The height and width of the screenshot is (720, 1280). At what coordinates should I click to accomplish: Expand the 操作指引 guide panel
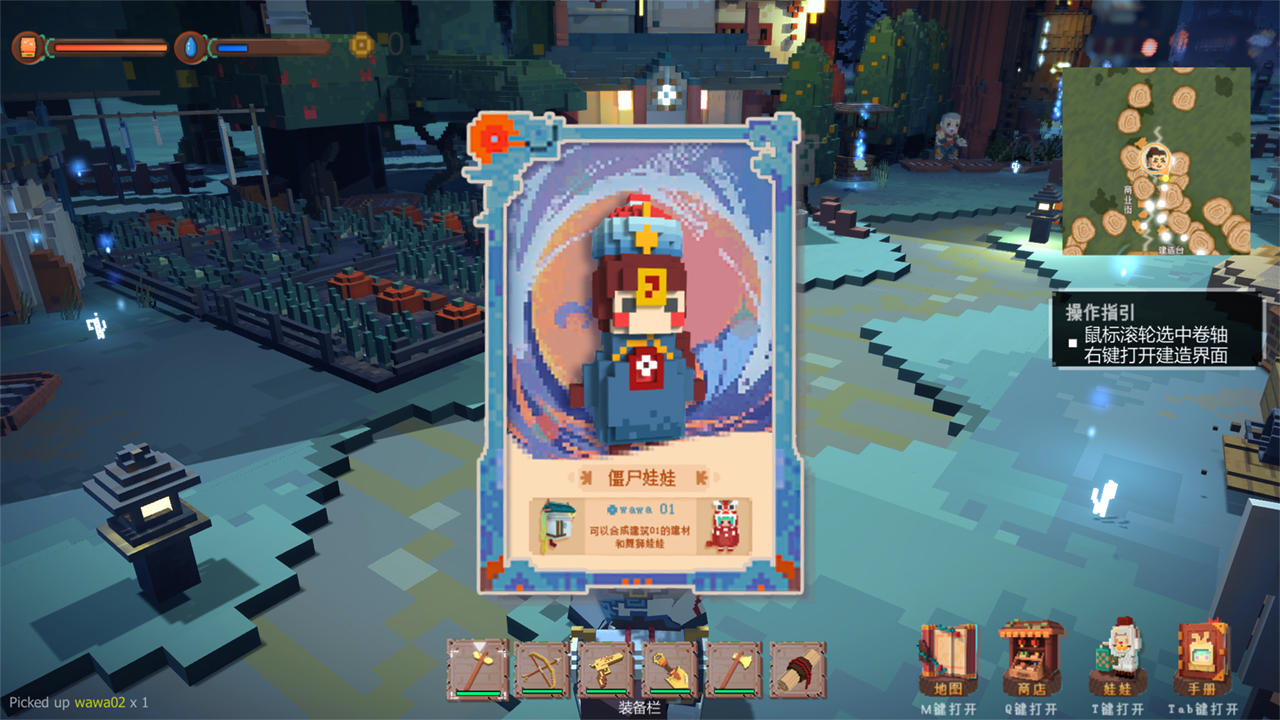1102,312
